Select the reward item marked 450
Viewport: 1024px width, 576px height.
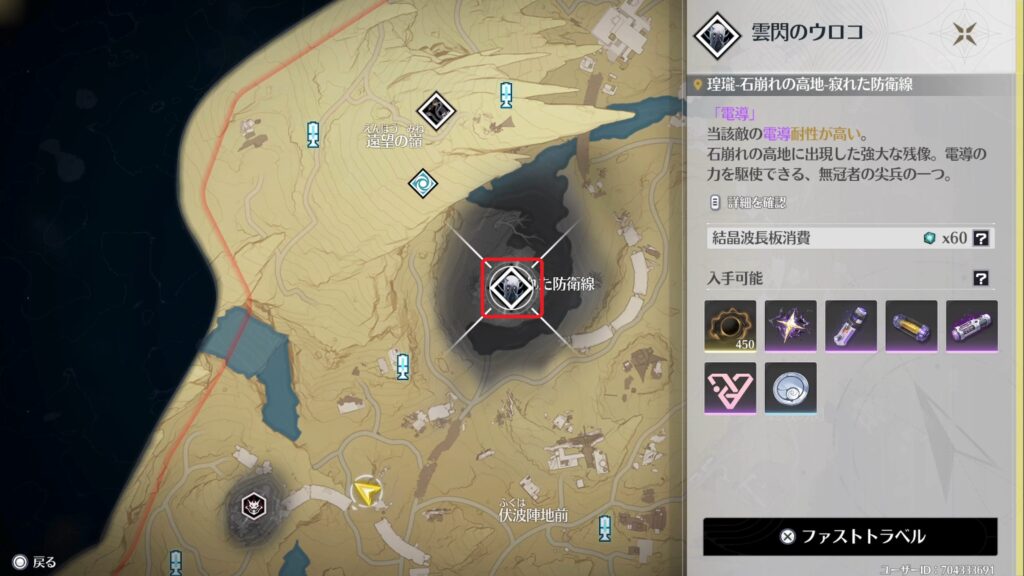click(x=730, y=327)
